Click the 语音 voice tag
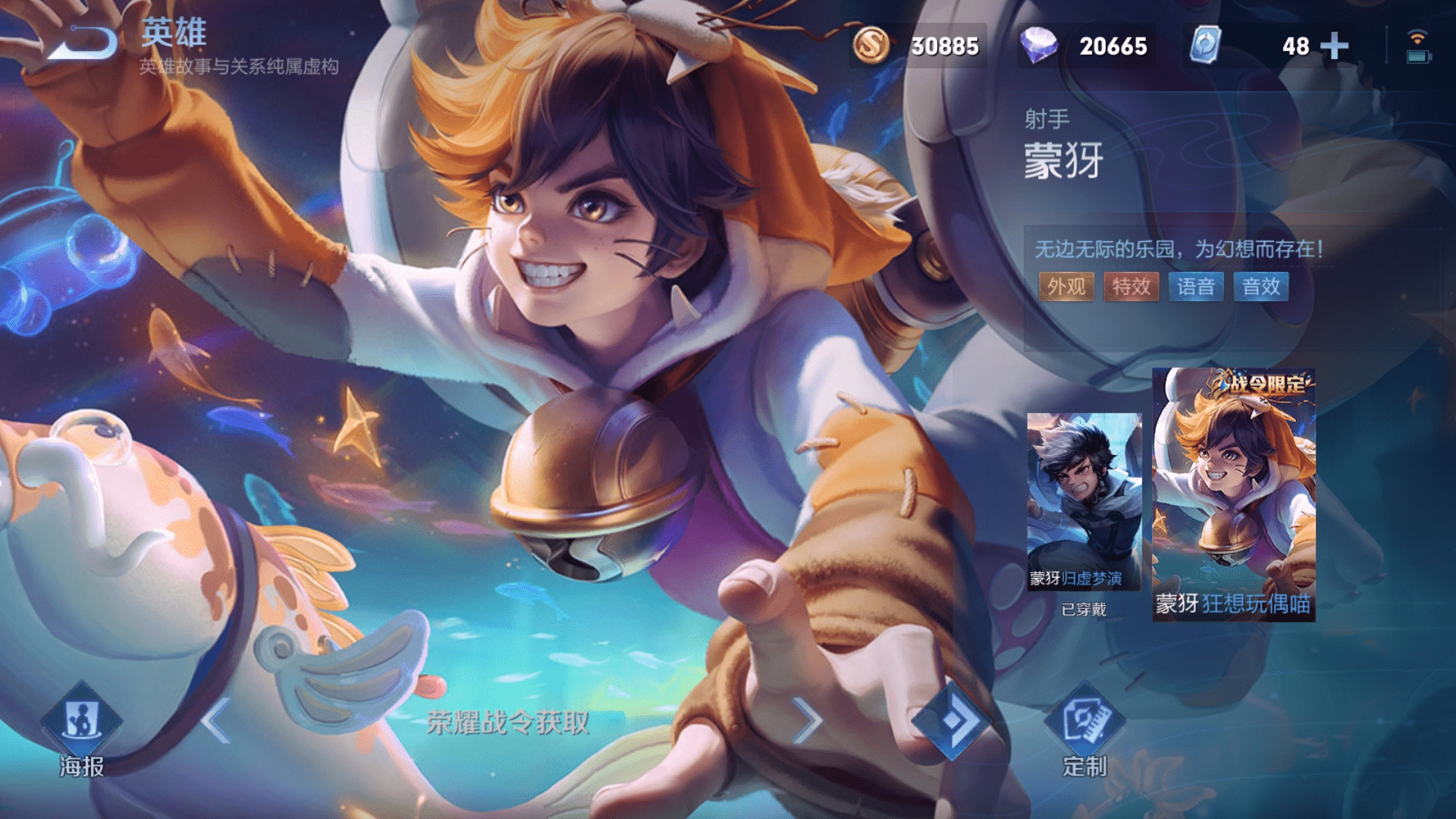 (x=1196, y=287)
